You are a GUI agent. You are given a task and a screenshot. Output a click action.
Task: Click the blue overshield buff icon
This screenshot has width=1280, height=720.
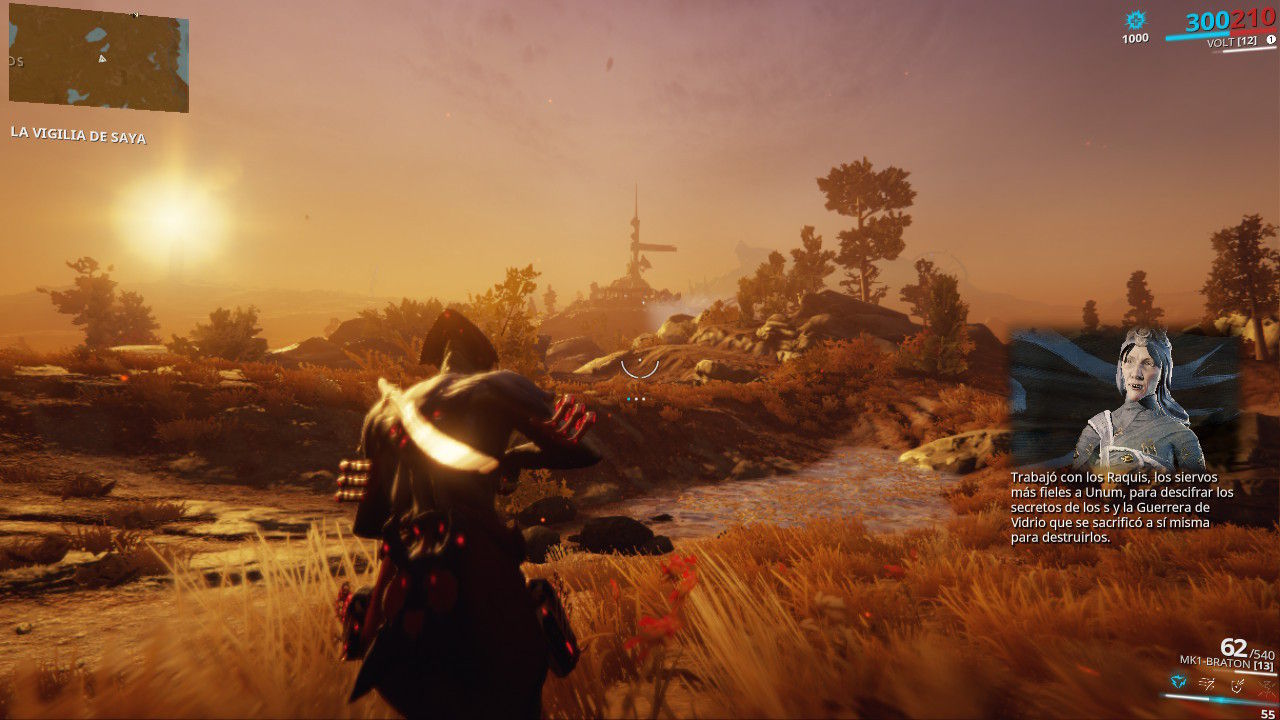click(x=1135, y=20)
